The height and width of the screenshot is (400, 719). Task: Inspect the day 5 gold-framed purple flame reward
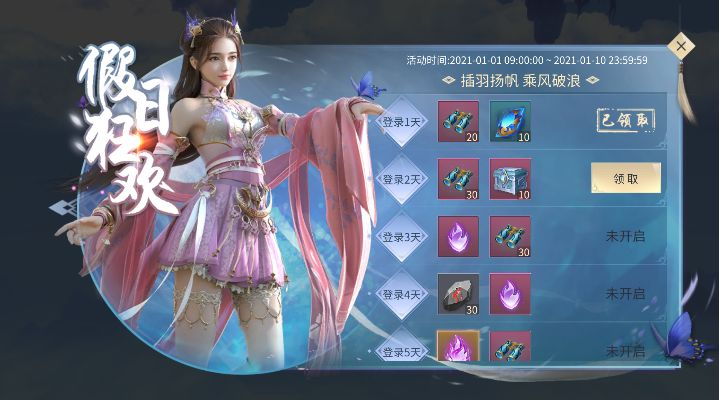tap(458, 347)
